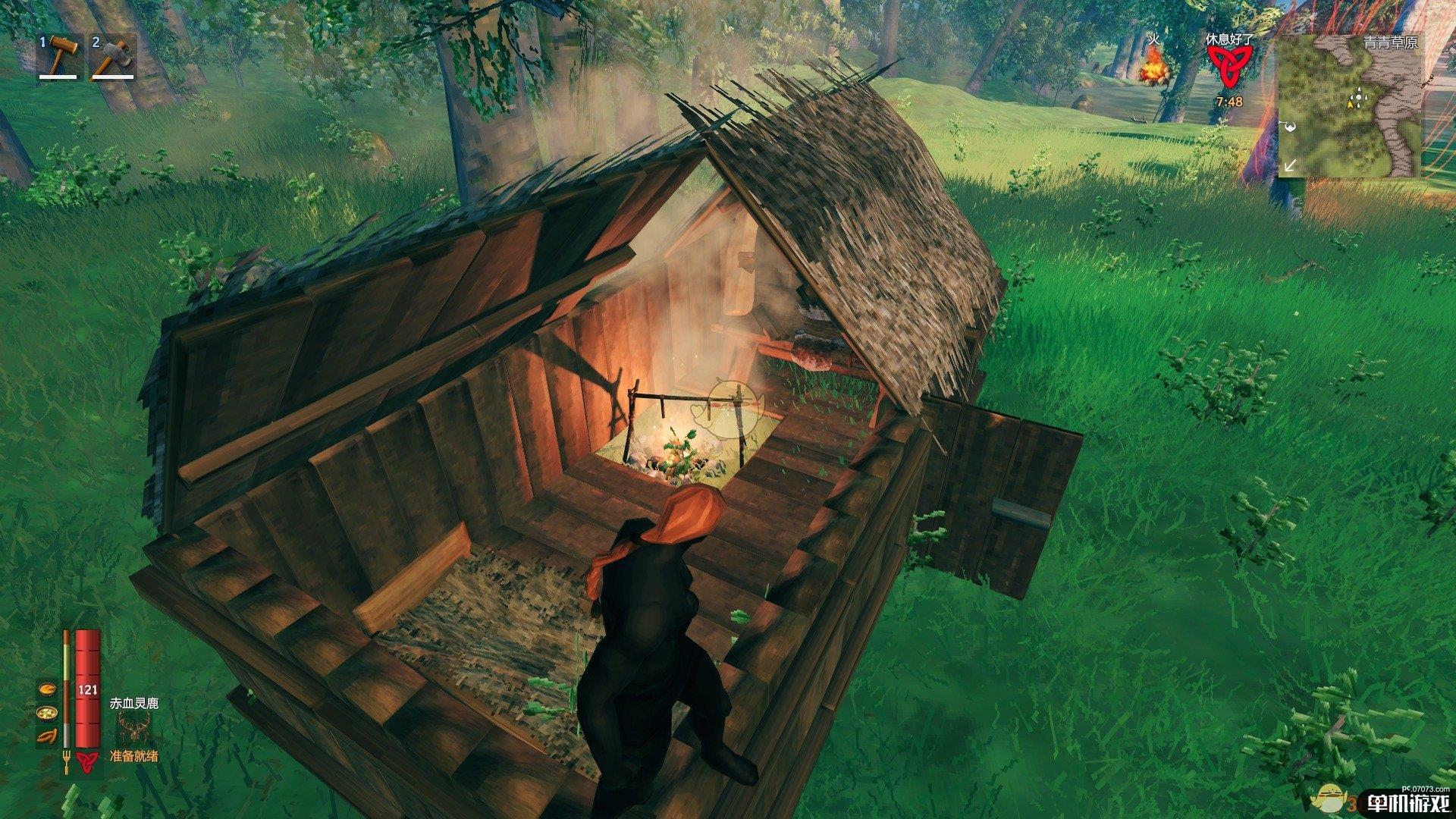Click the 赤血灵鹿 deer power icon
Screen dimensions: 1456x819
(133, 725)
